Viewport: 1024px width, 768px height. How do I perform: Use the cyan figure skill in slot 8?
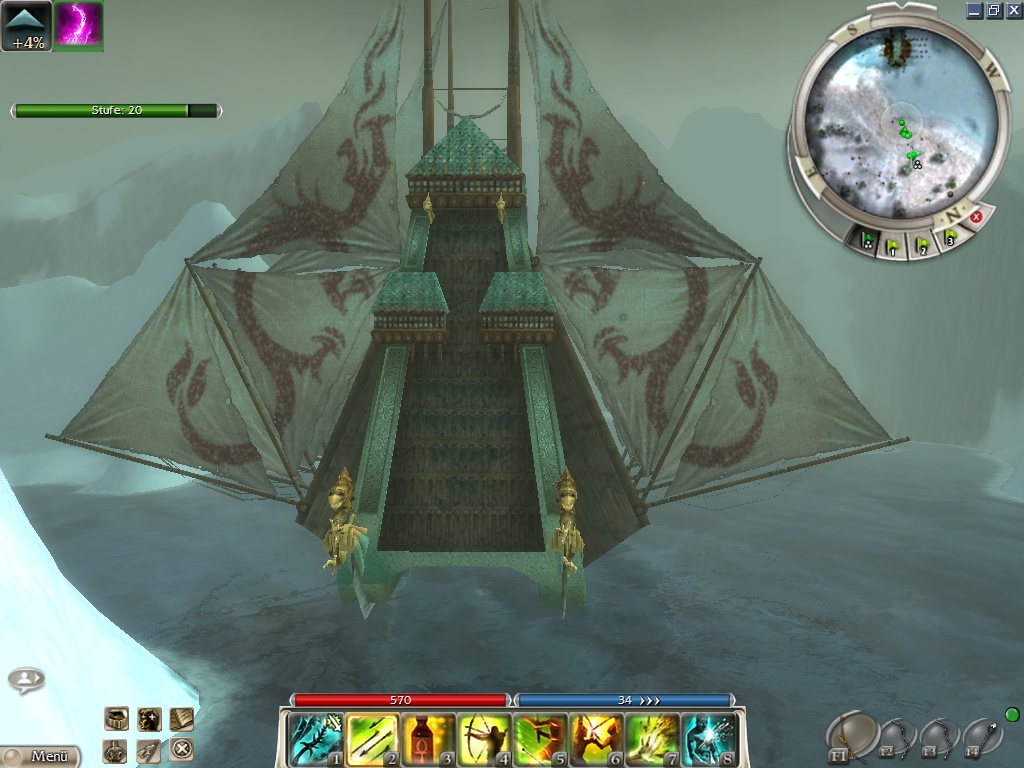pyautogui.click(x=709, y=740)
